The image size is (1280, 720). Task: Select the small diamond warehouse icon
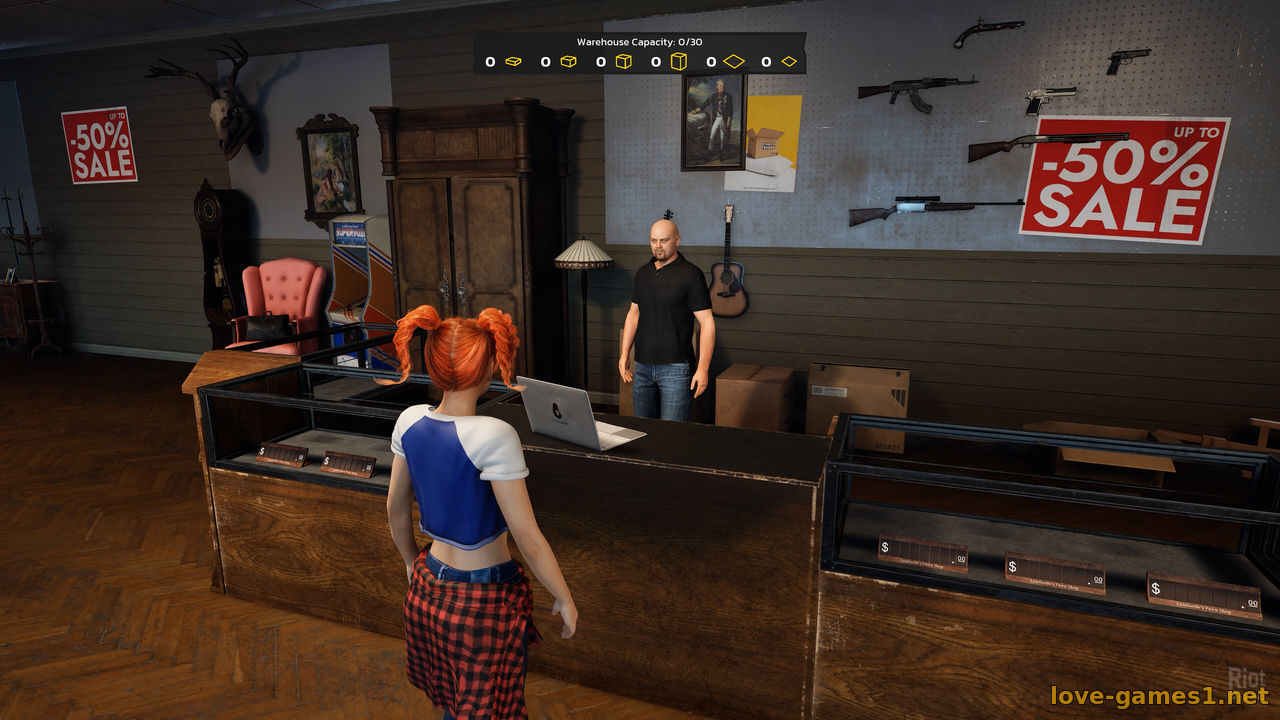click(789, 62)
